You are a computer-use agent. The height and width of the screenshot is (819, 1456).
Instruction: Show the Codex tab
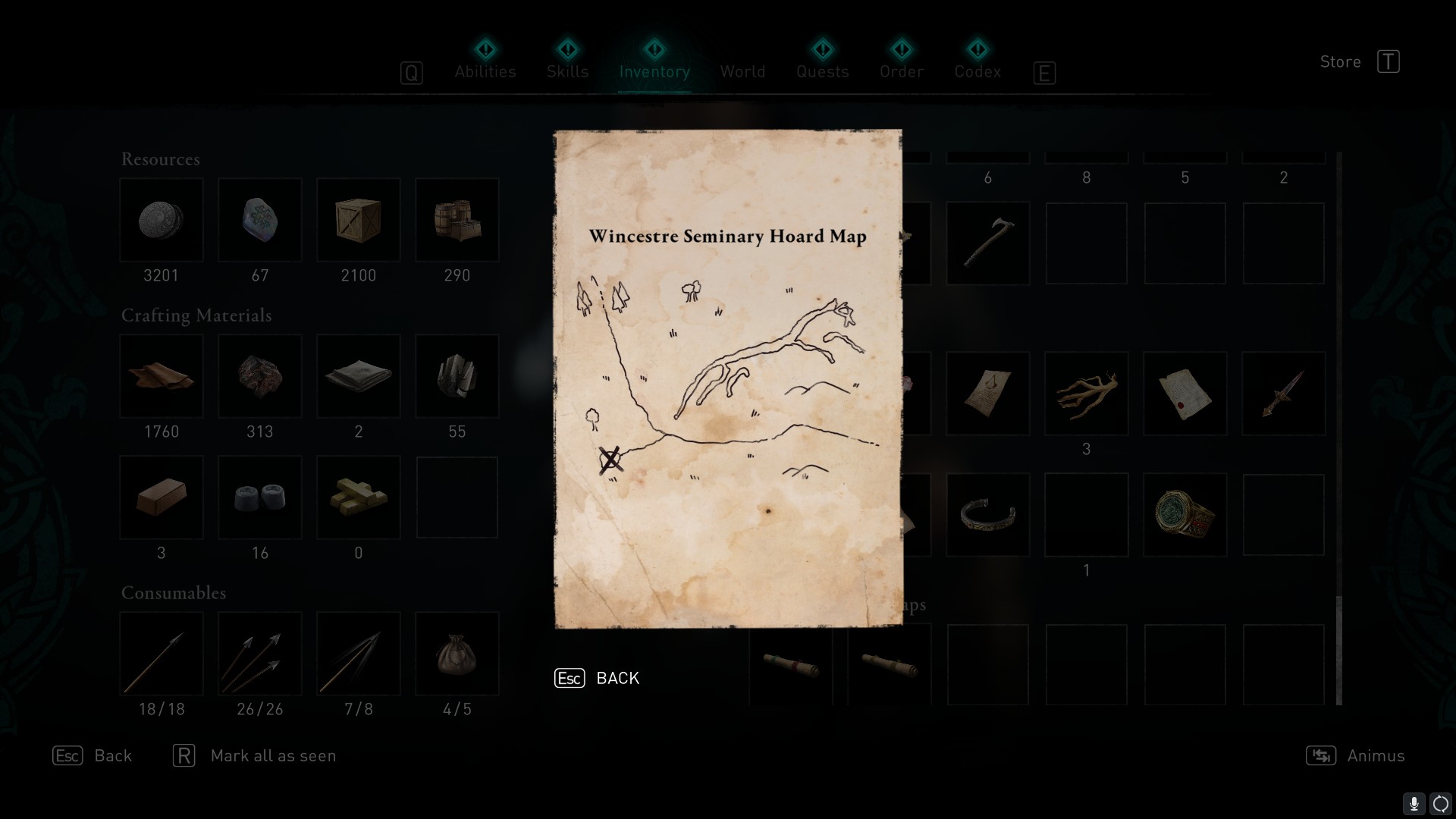pyautogui.click(x=977, y=71)
